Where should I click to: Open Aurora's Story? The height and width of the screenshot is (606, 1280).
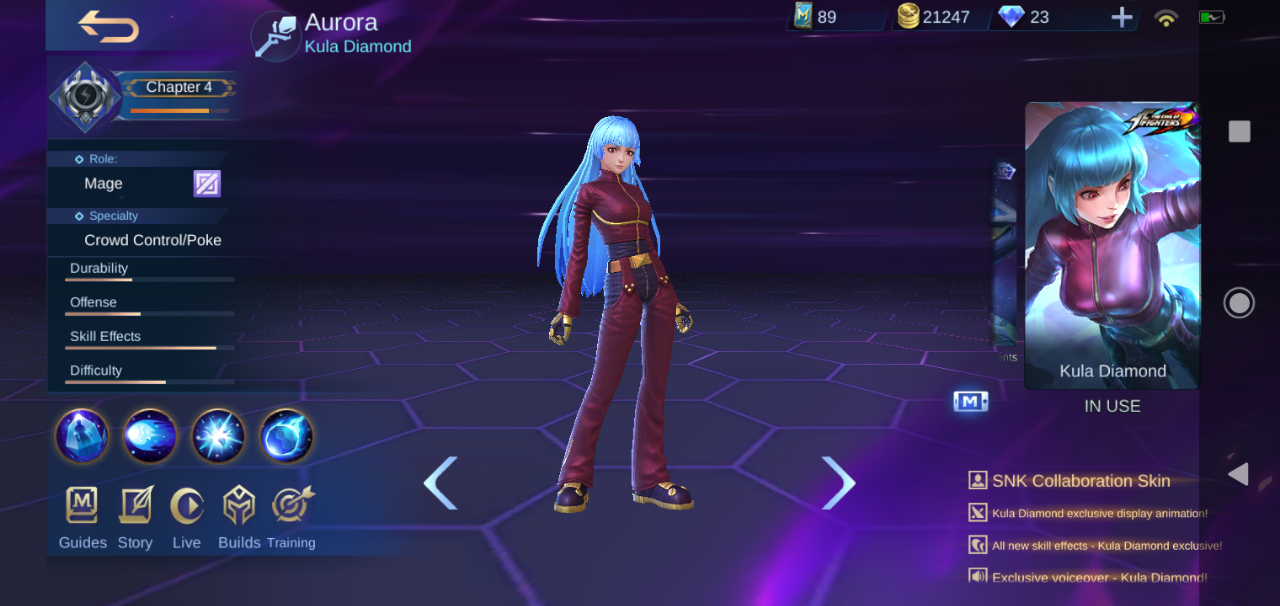[135, 518]
